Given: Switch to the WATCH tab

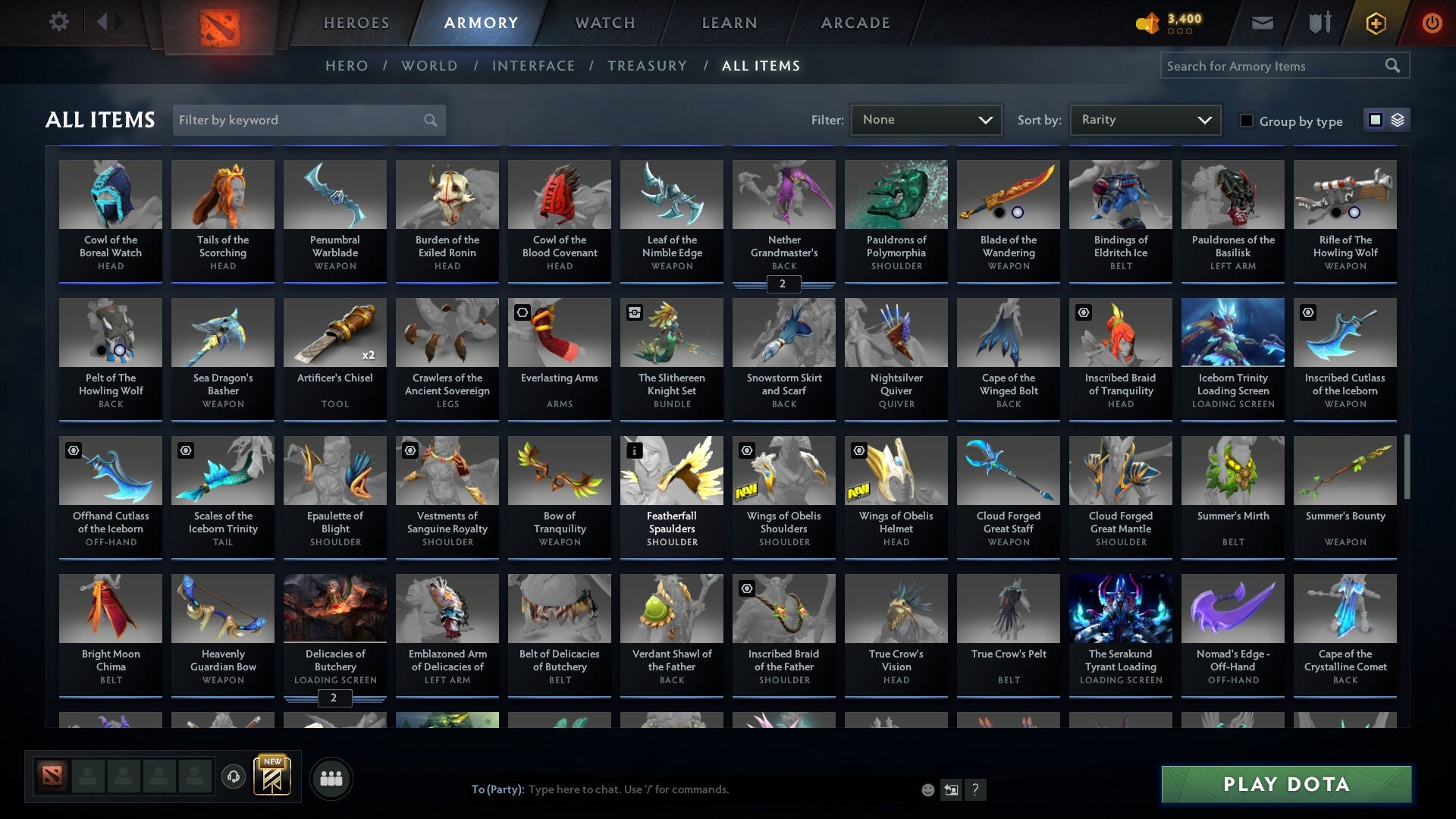Looking at the screenshot, I should click(604, 23).
